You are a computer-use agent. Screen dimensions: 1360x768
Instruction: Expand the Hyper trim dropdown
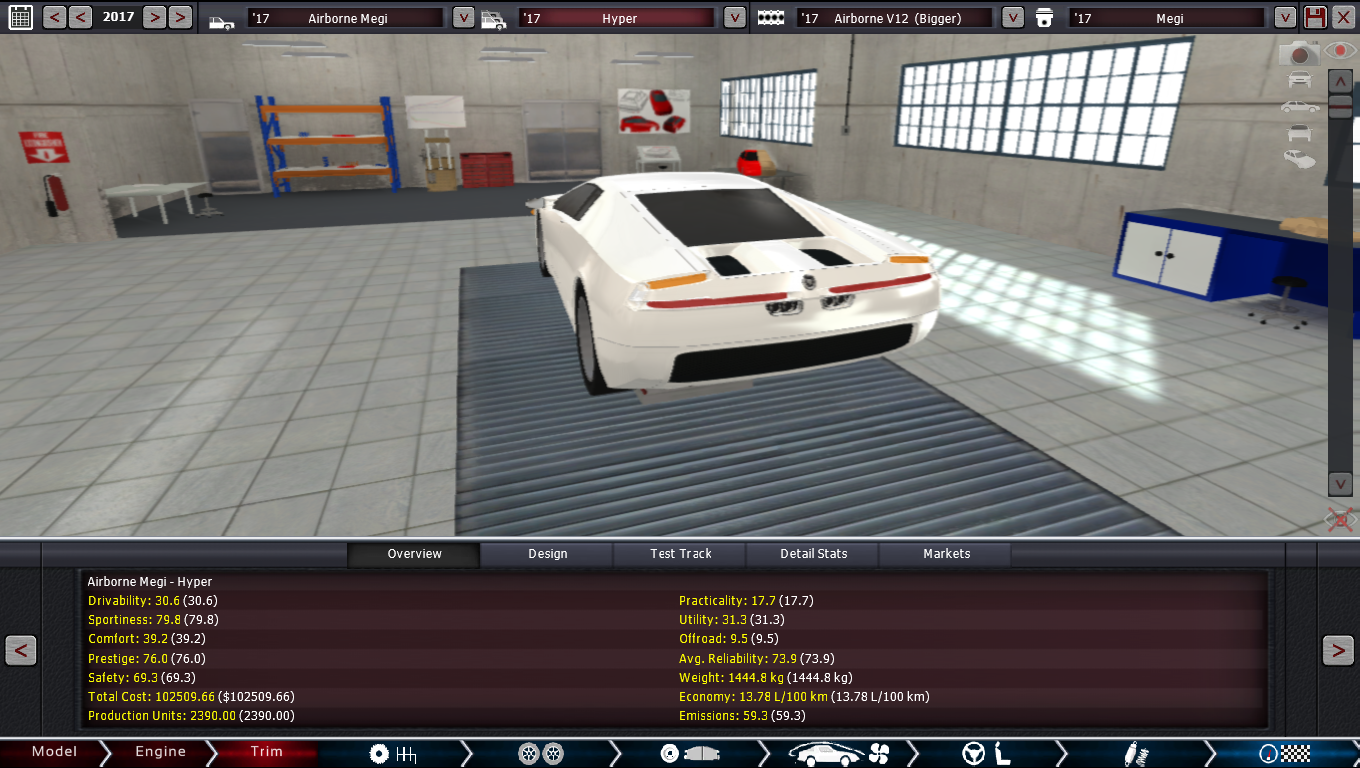pos(734,18)
